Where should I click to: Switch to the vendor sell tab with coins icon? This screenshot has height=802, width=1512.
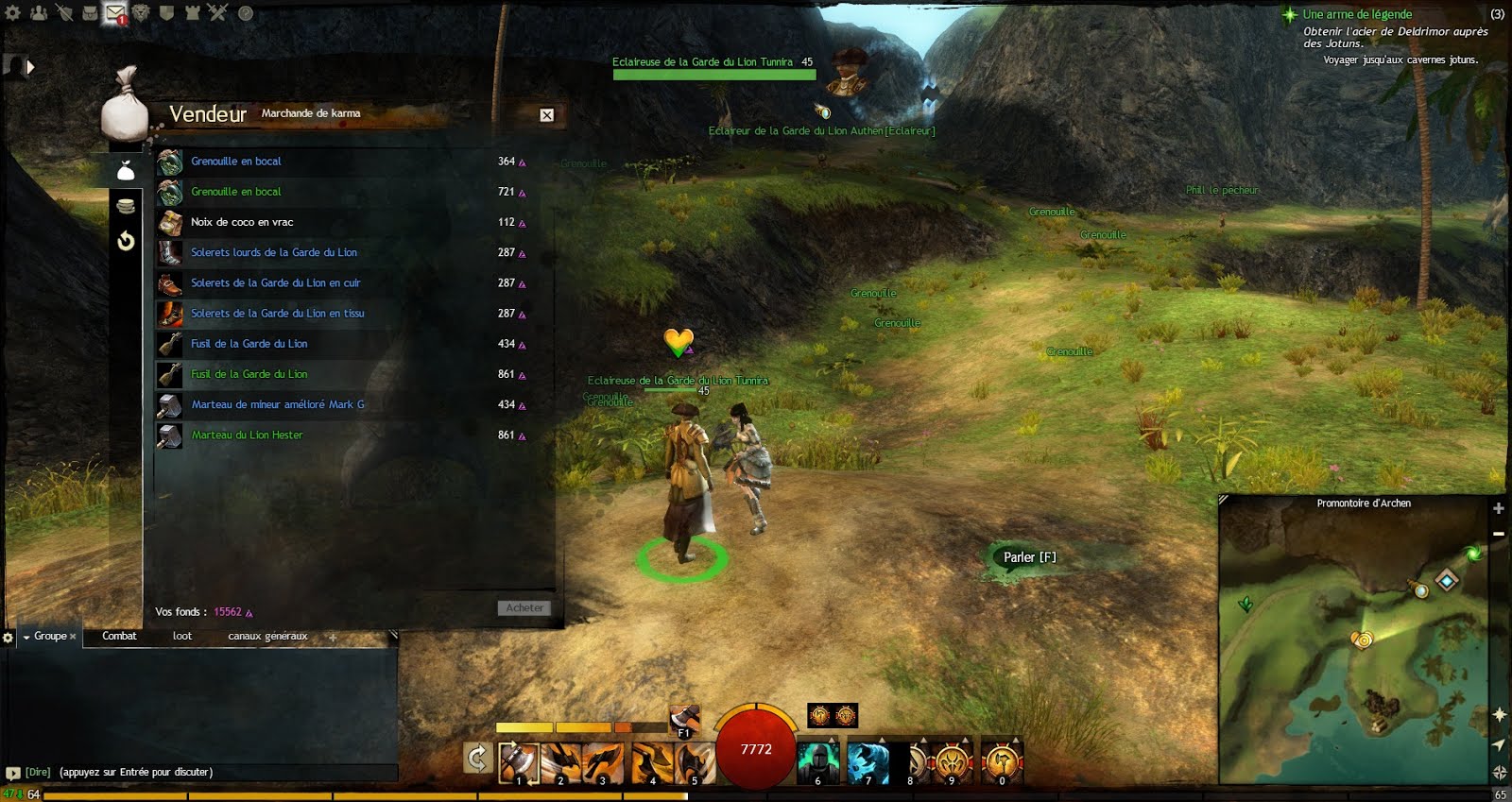pos(126,205)
